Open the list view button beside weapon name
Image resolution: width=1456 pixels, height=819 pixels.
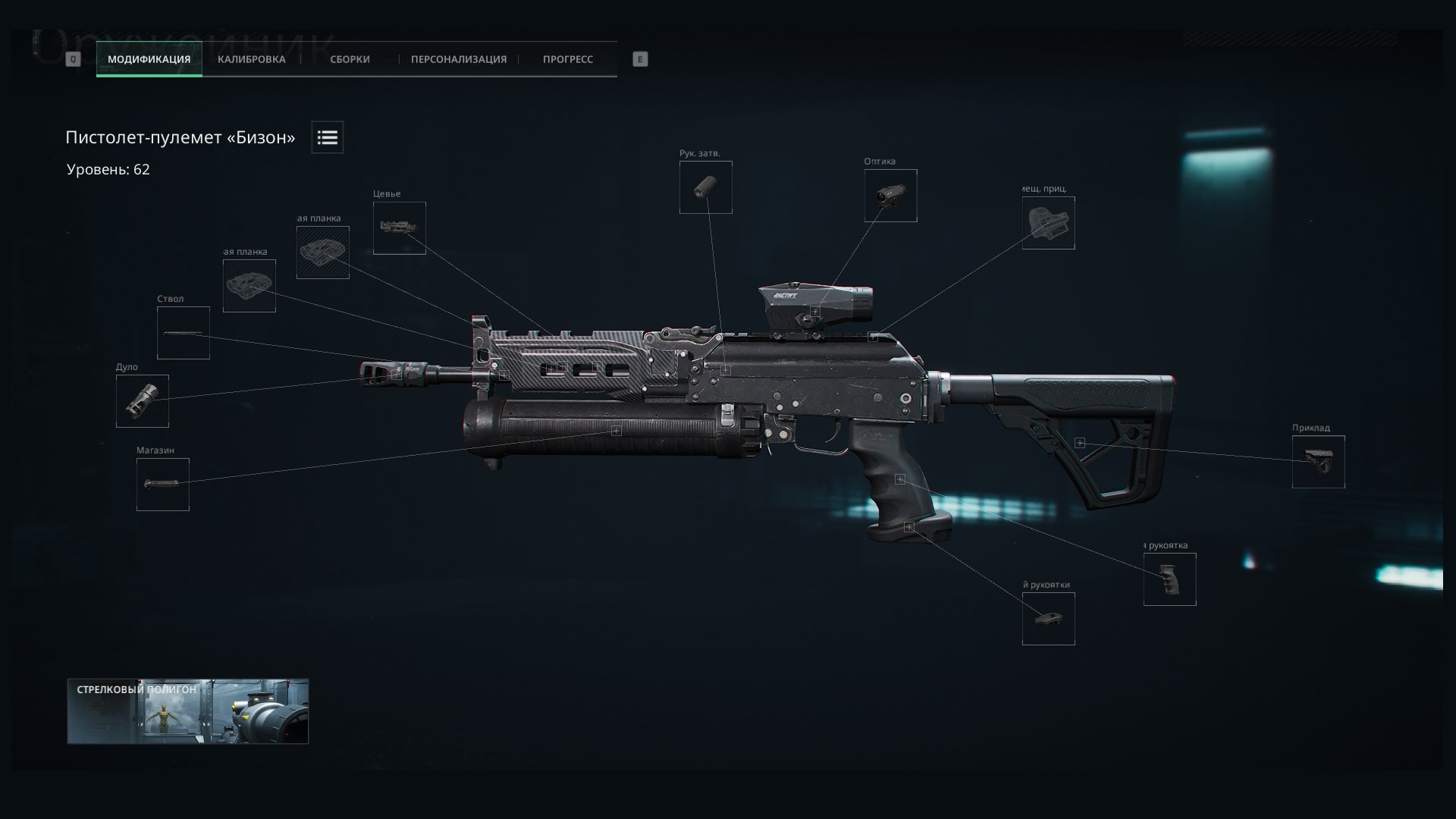(327, 137)
